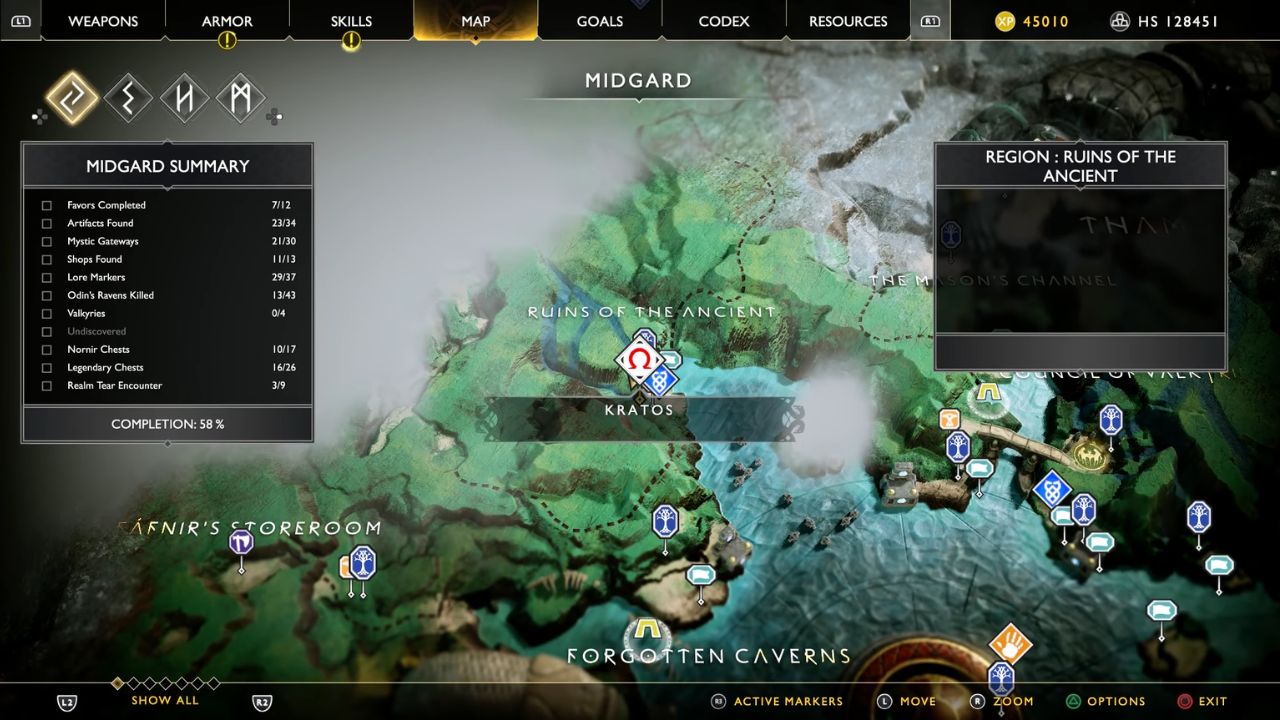Select the Forgotten Caverns doorway marker

(x=647, y=631)
